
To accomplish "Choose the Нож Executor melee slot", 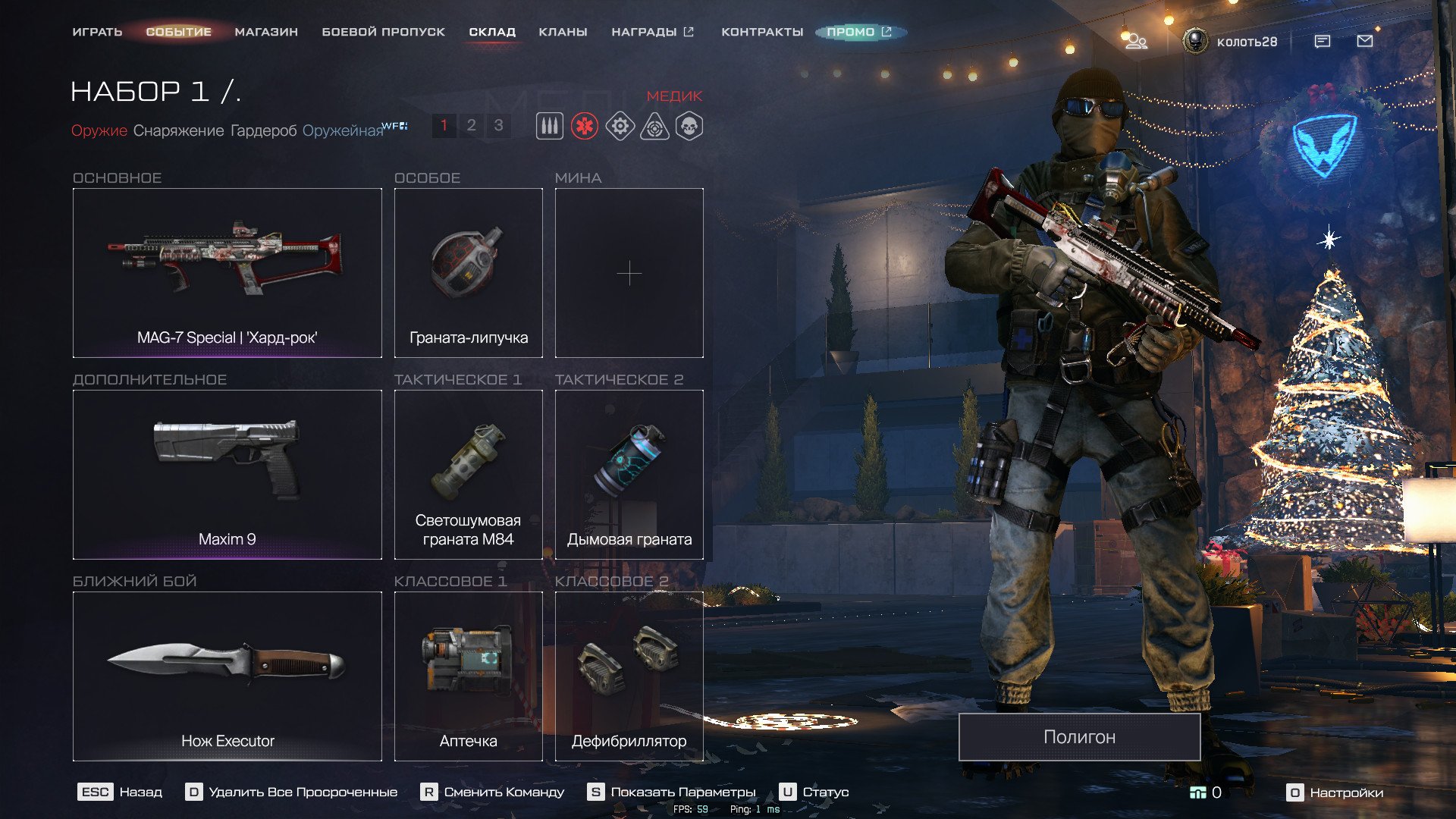I will (227, 676).
